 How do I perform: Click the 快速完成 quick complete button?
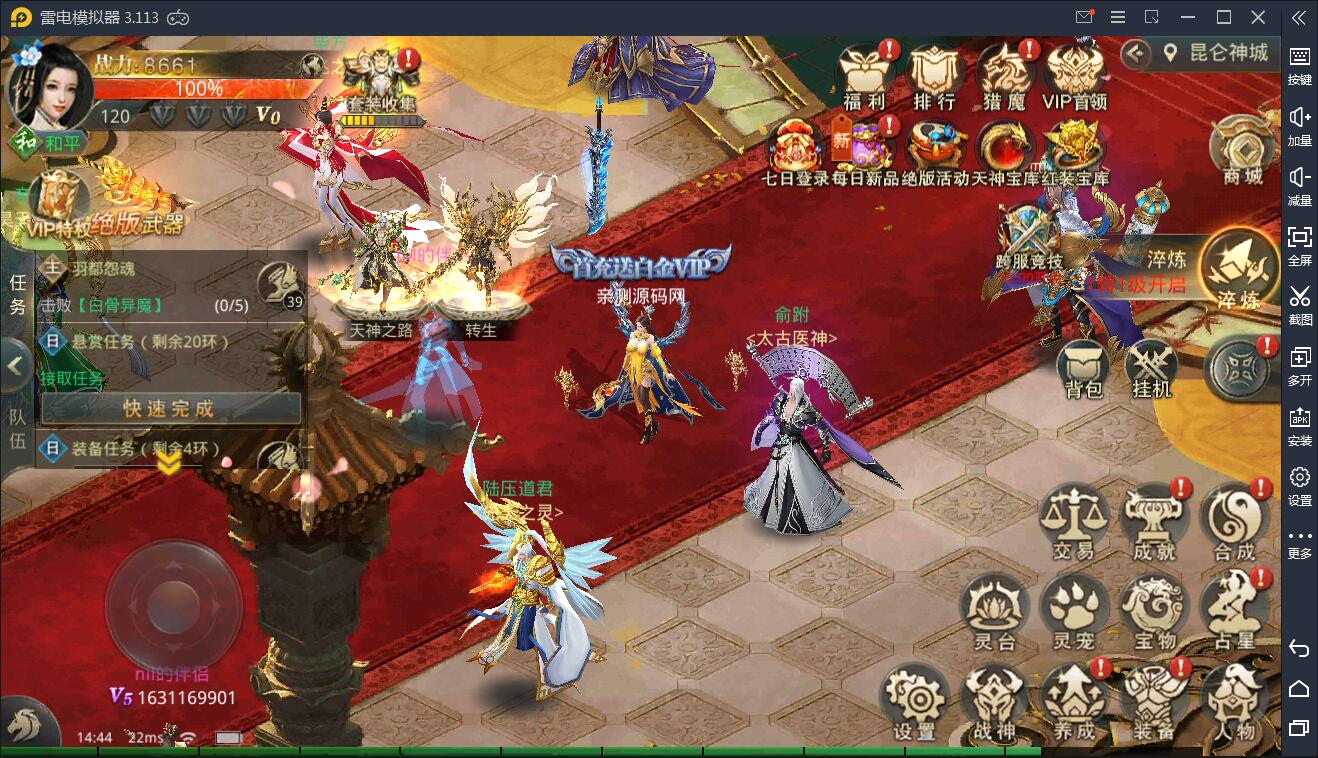tap(169, 408)
